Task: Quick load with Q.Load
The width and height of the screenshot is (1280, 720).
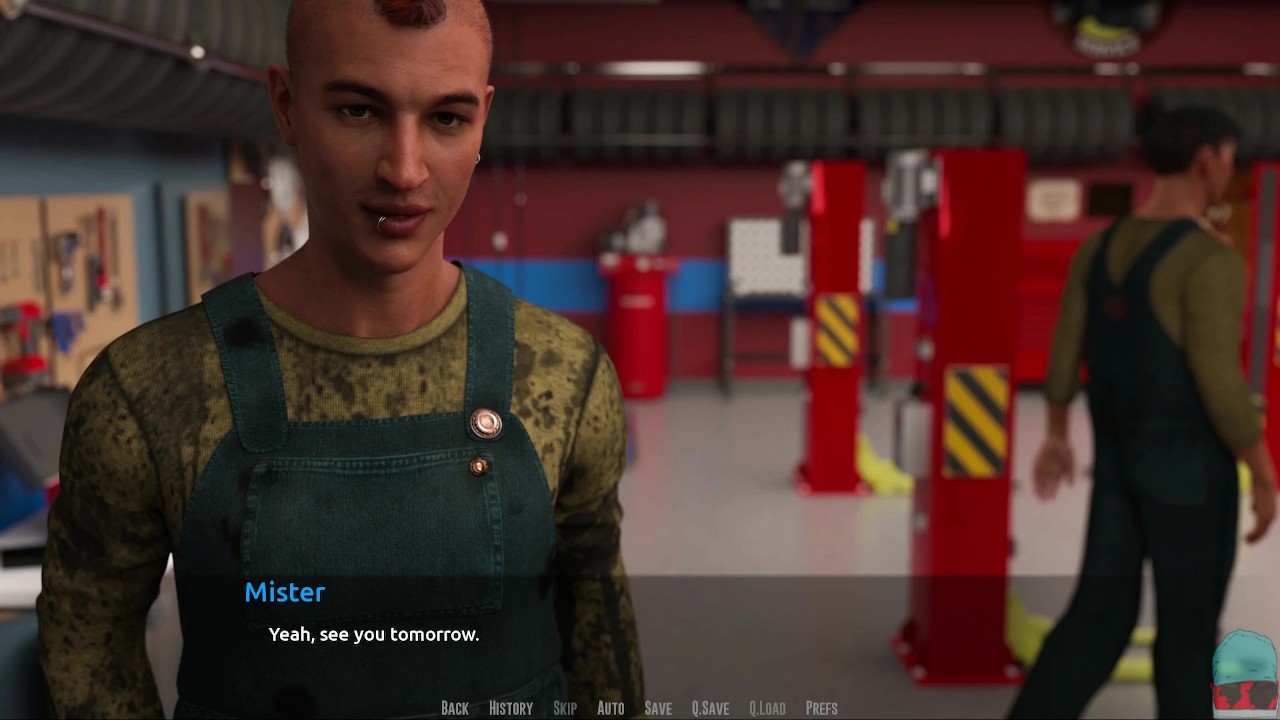Action: pos(767,708)
